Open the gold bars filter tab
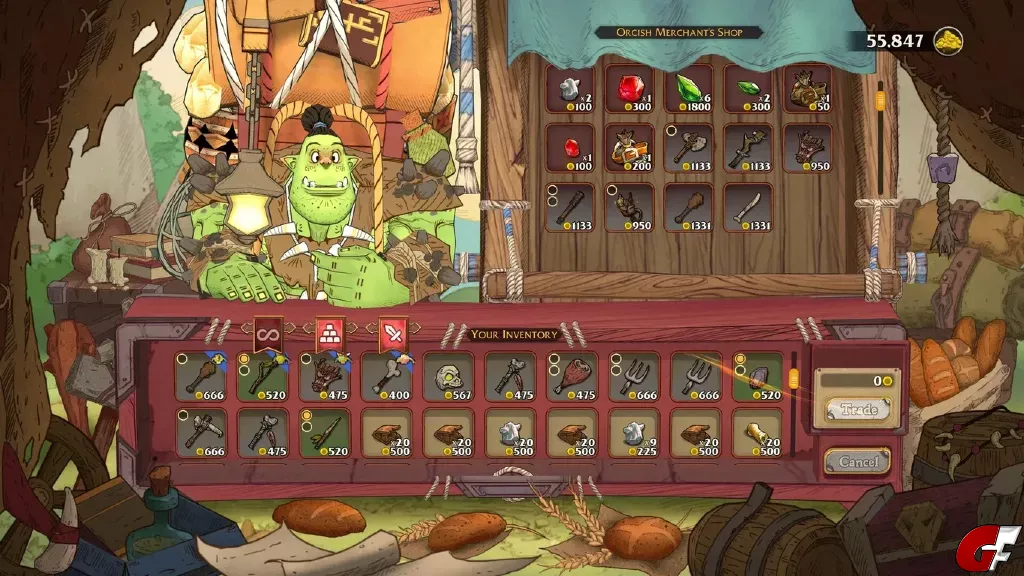The height and width of the screenshot is (576, 1024). [329, 336]
